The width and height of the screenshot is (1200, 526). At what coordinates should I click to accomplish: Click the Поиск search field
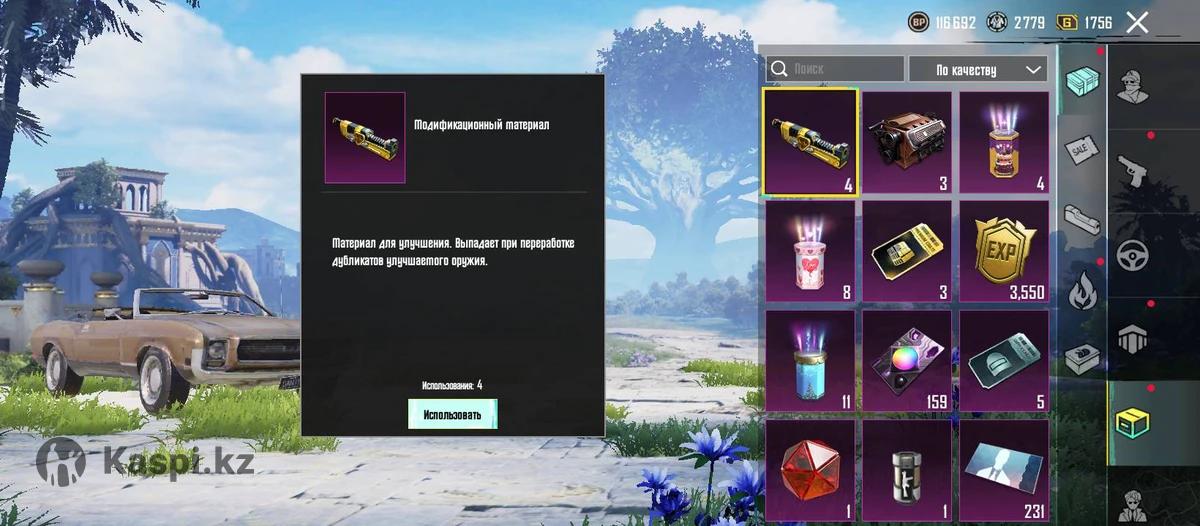coord(835,69)
